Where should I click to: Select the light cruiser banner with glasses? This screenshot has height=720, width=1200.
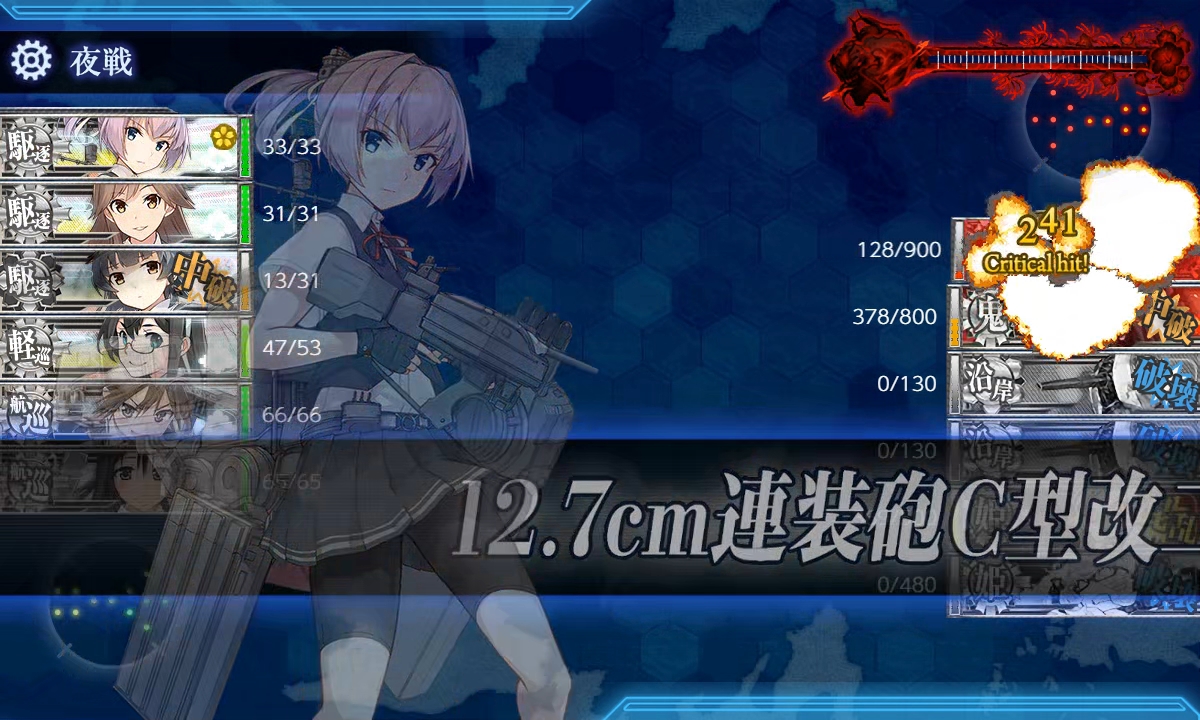tap(120, 347)
